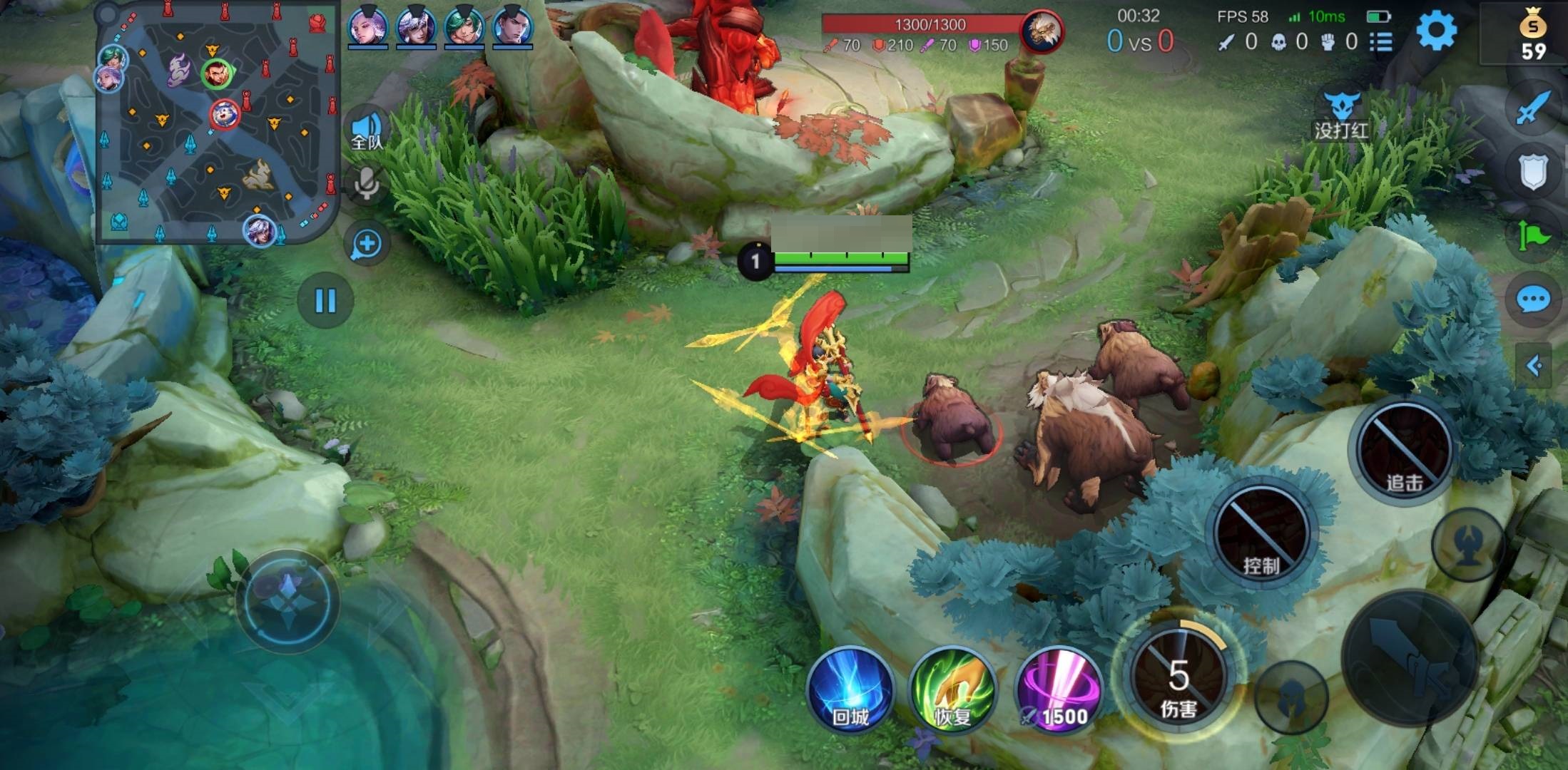Send the 没打红 quick message
Image resolution: width=1568 pixels, height=770 pixels.
[x=1341, y=116]
